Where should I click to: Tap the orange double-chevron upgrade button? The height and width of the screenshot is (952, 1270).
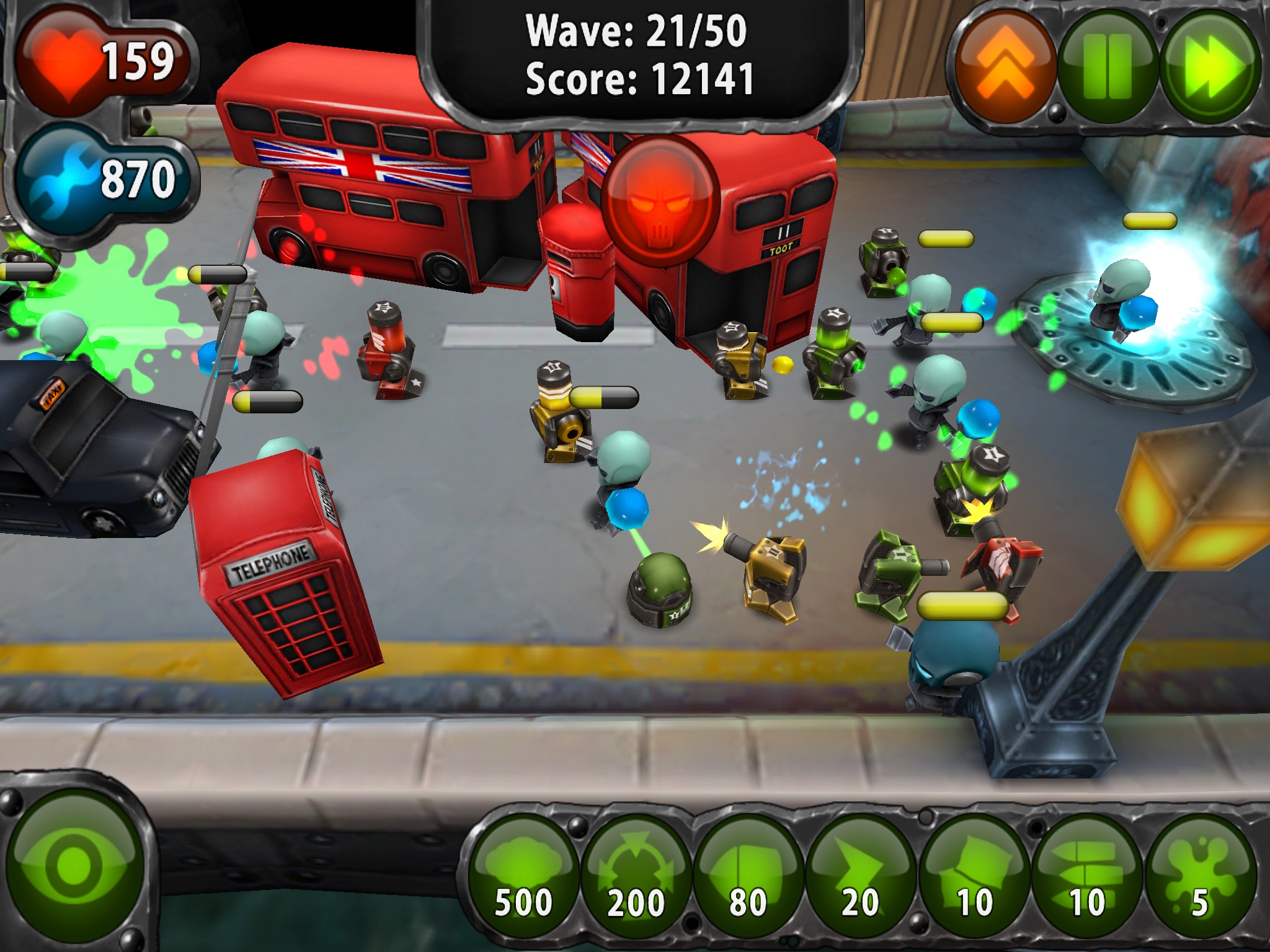(1005, 66)
